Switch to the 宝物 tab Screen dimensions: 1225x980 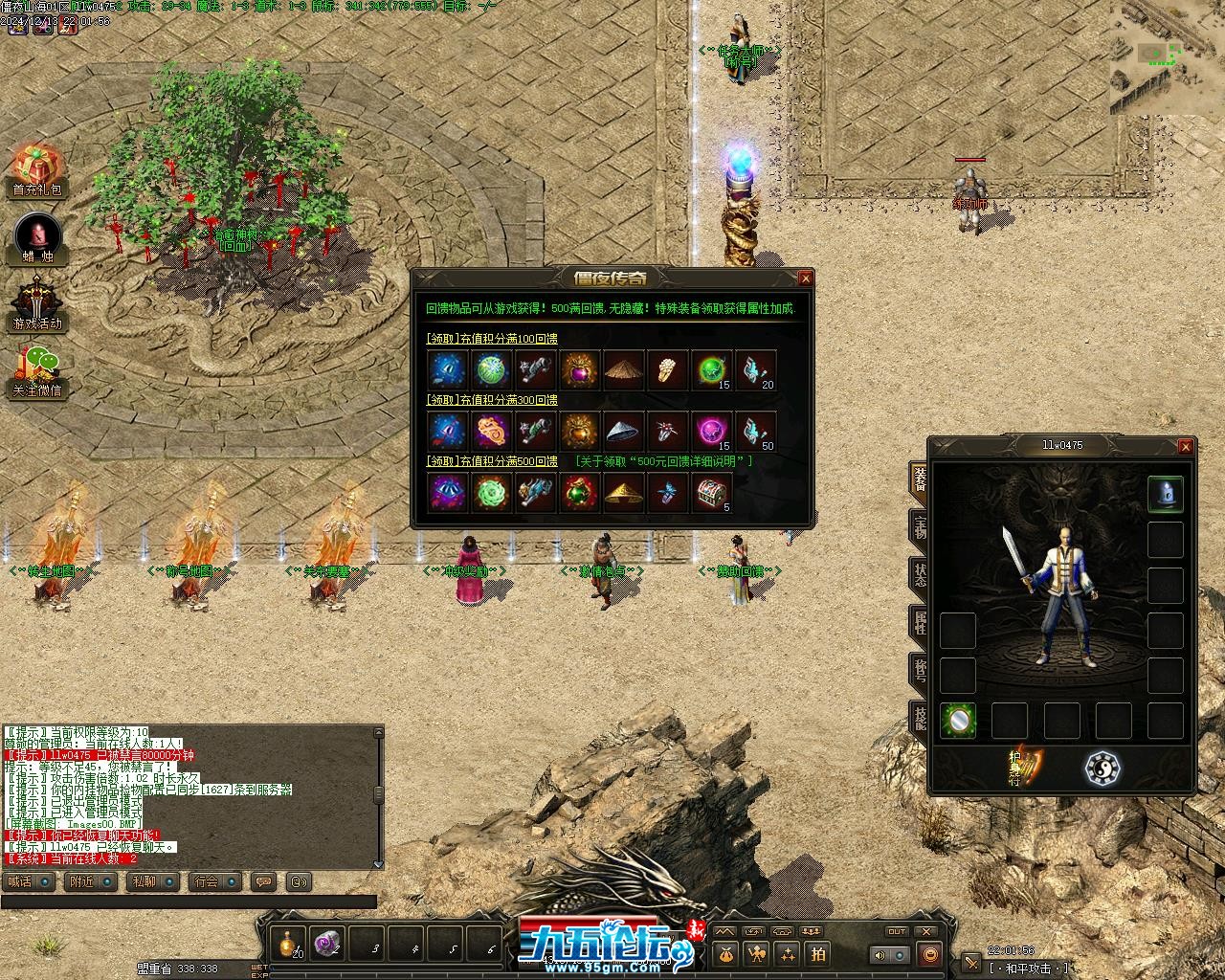point(919,527)
